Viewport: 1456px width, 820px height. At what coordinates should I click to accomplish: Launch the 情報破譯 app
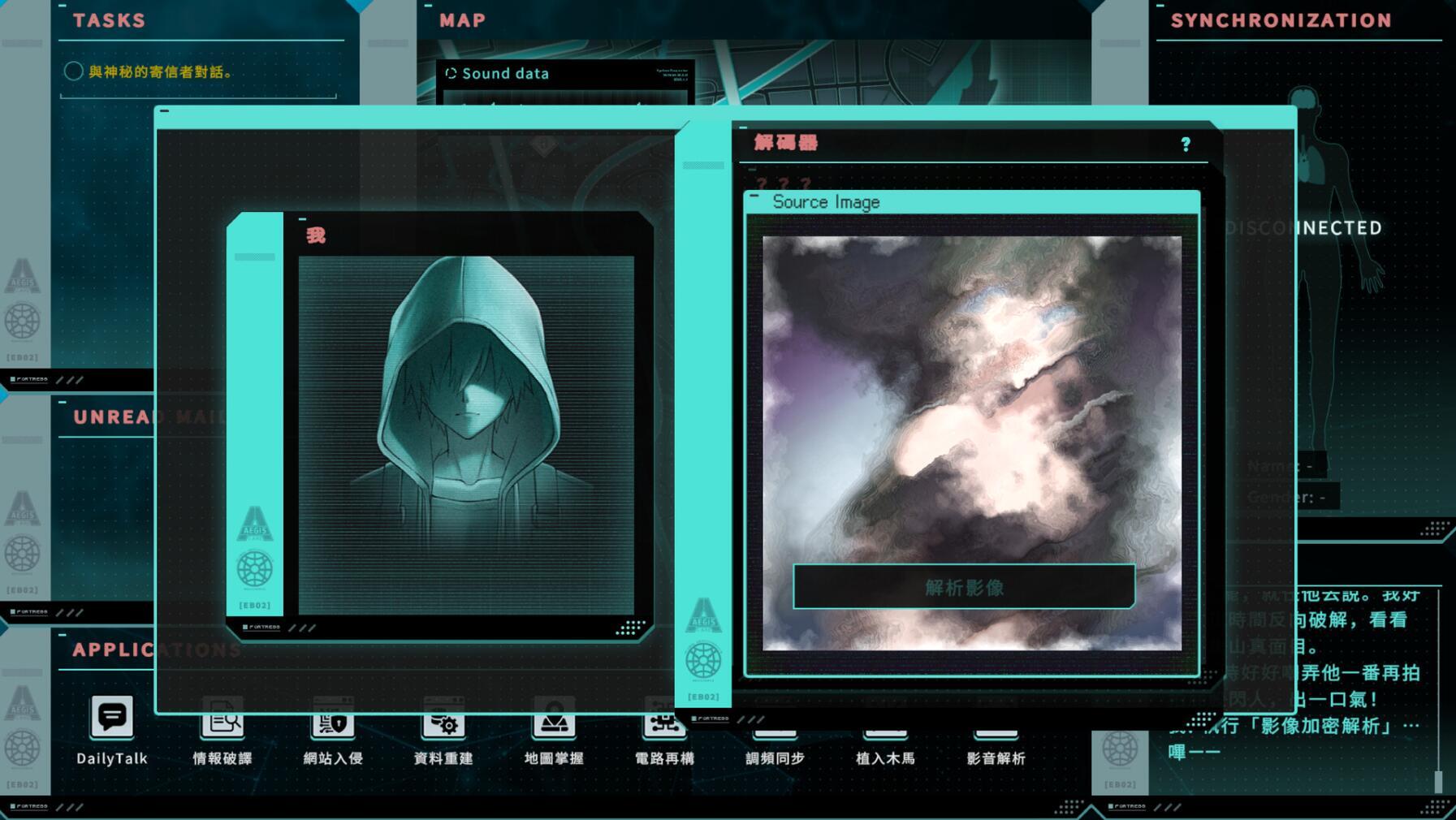click(222, 723)
